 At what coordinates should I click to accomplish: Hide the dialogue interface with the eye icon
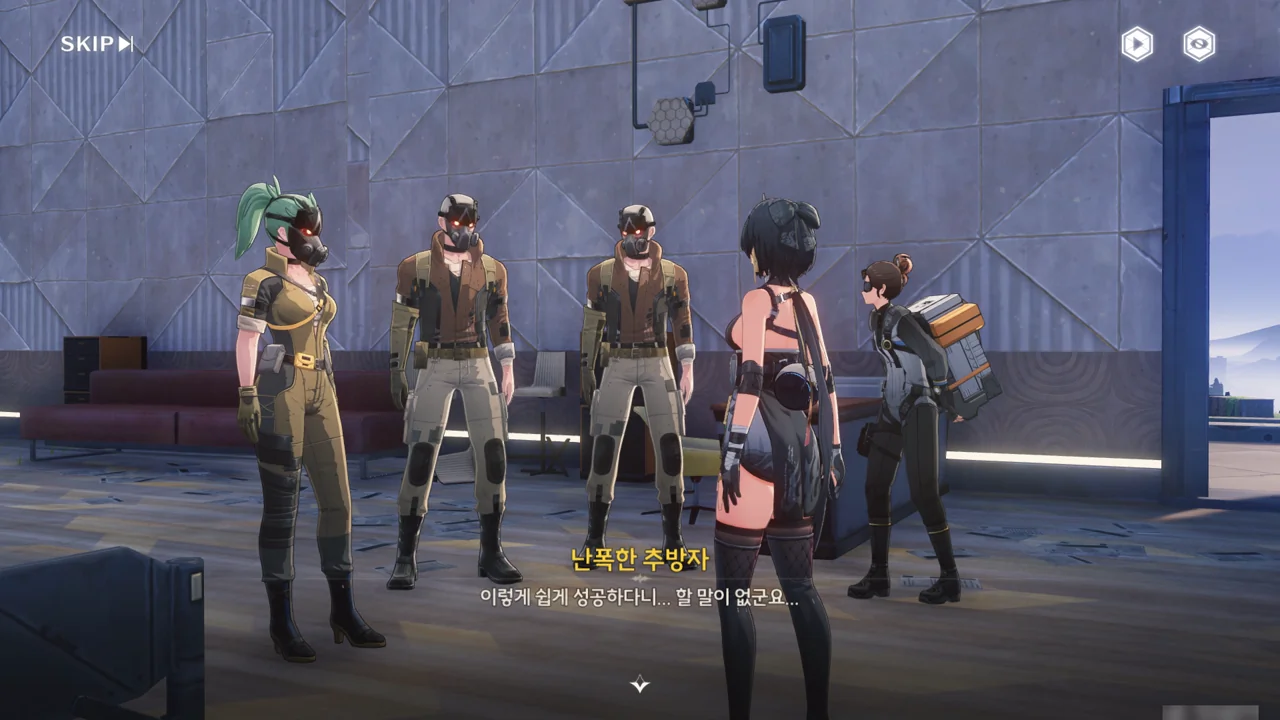point(1199,44)
